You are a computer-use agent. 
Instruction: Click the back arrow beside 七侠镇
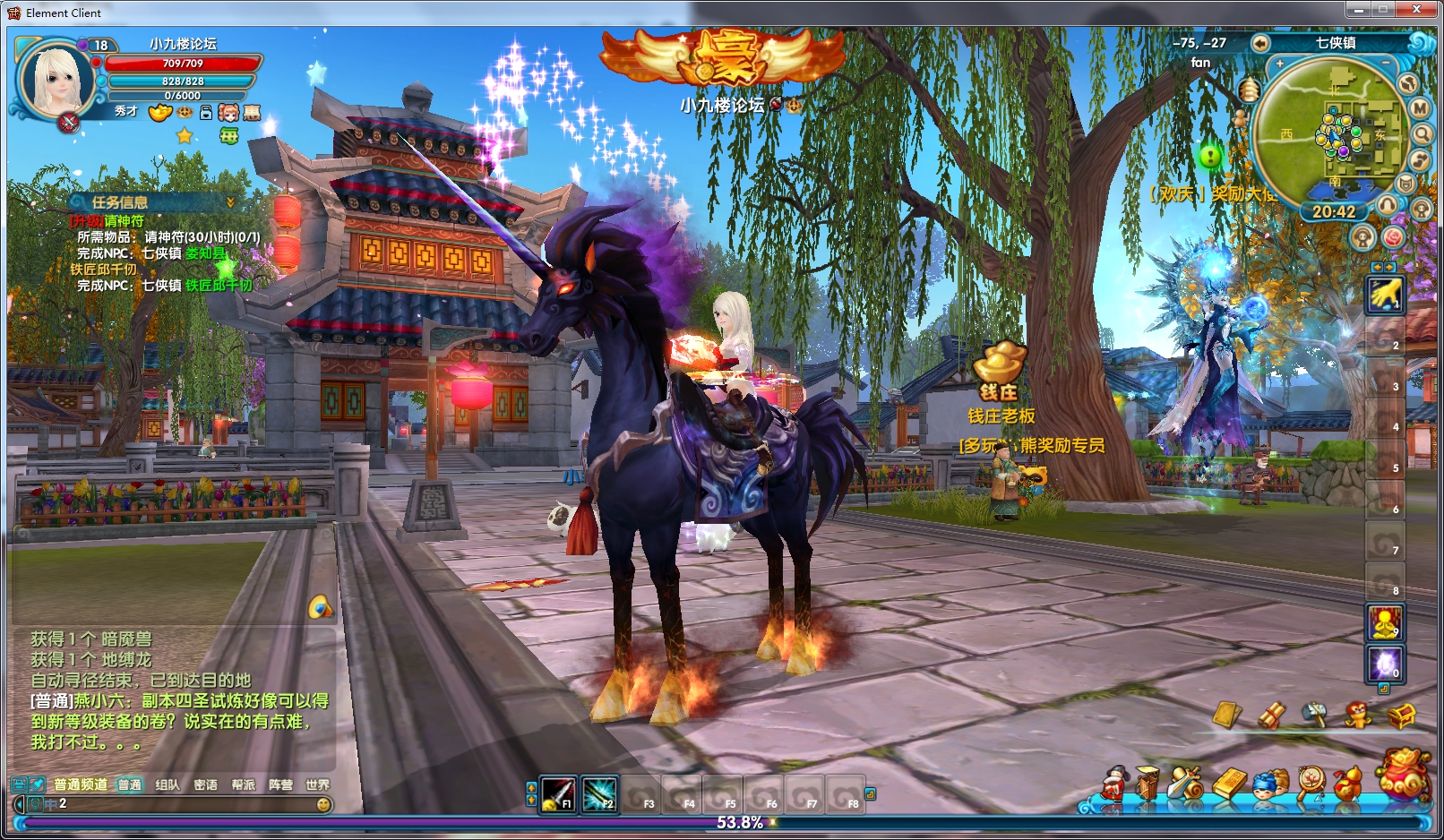[x=1260, y=43]
